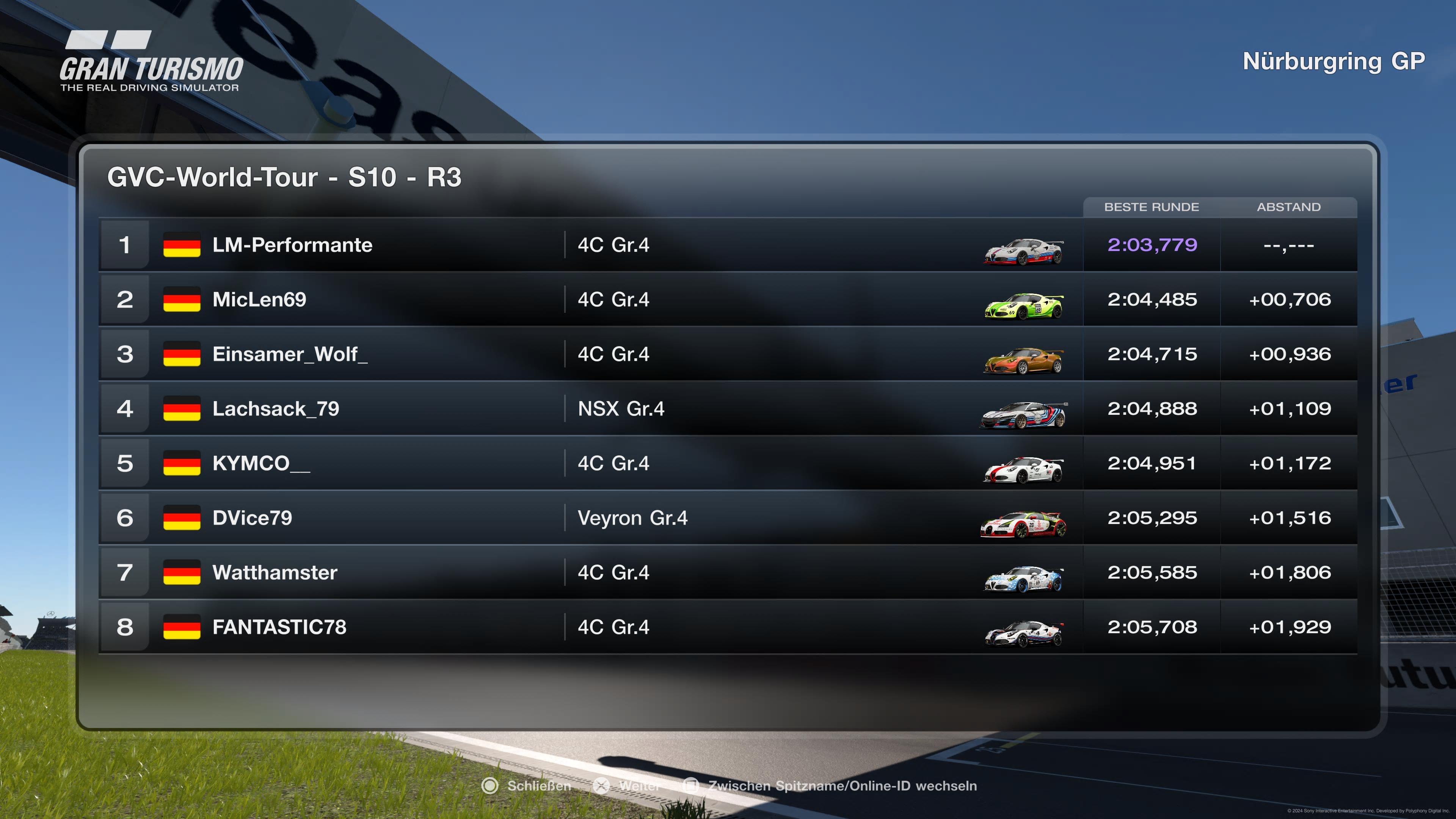Click the X icon next to Weiter
Image resolution: width=1456 pixels, height=819 pixels.
click(601, 786)
